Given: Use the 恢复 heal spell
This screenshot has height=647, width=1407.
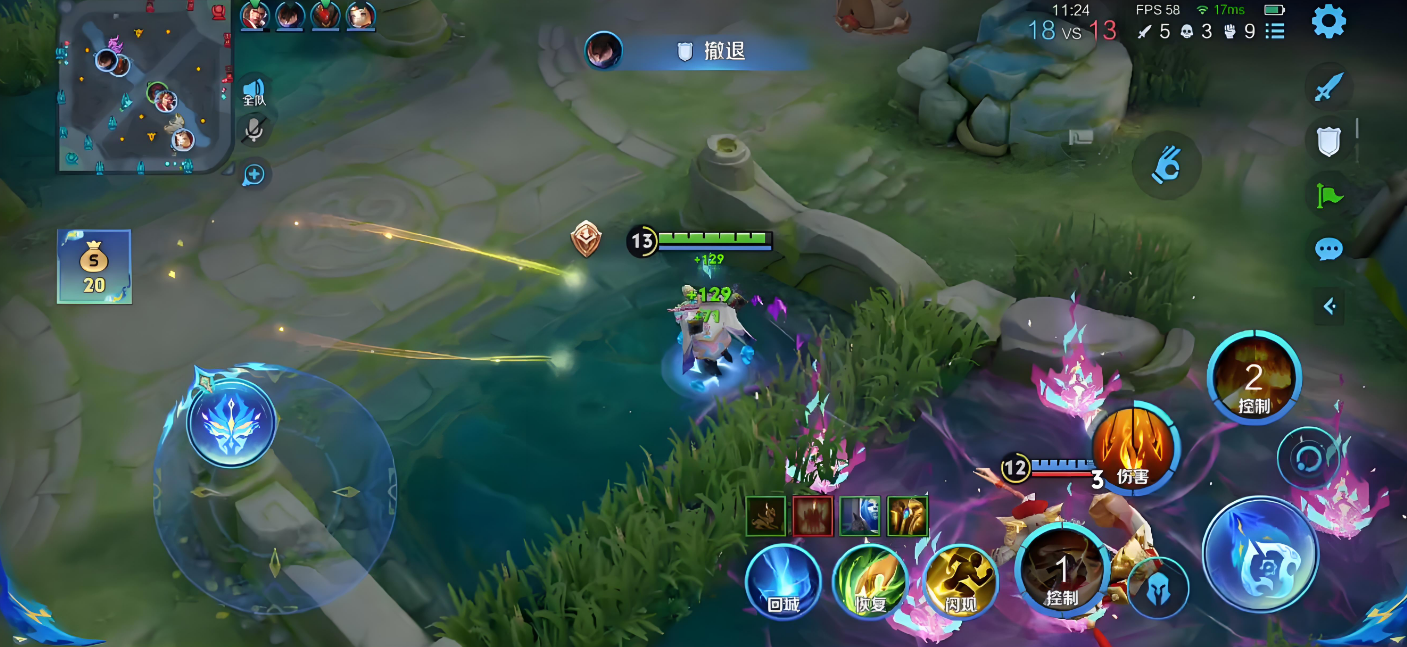Looking at the screenshot, I should click(x=870, y=582).
